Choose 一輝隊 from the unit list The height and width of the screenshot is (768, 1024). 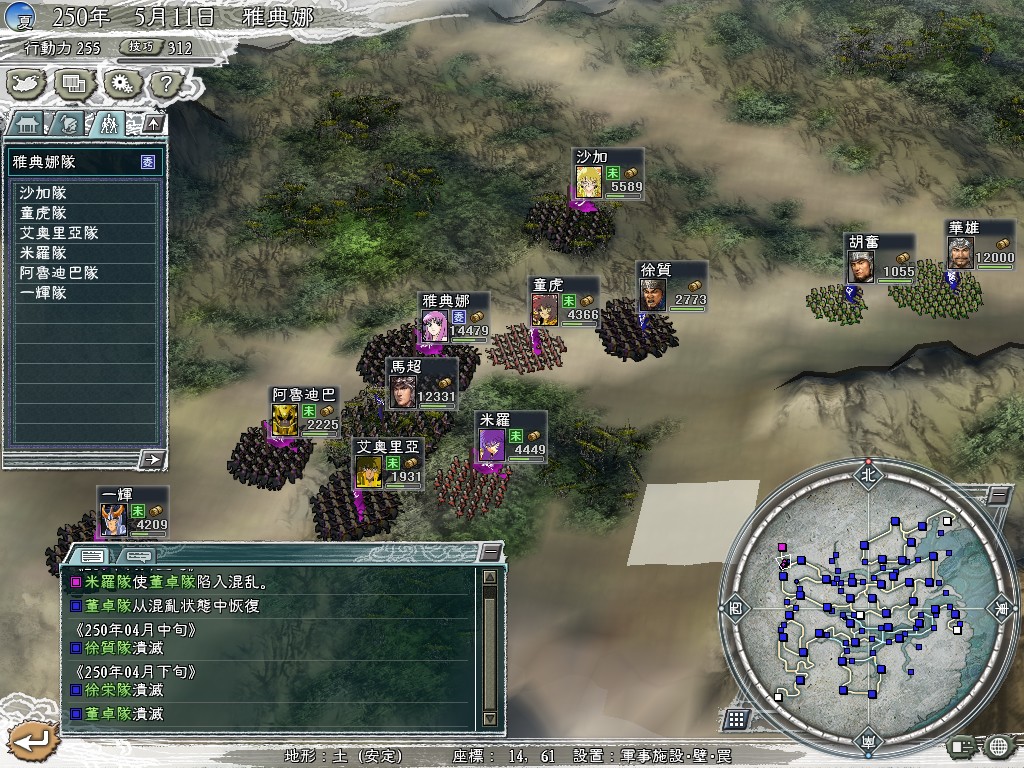pos(85,293)
